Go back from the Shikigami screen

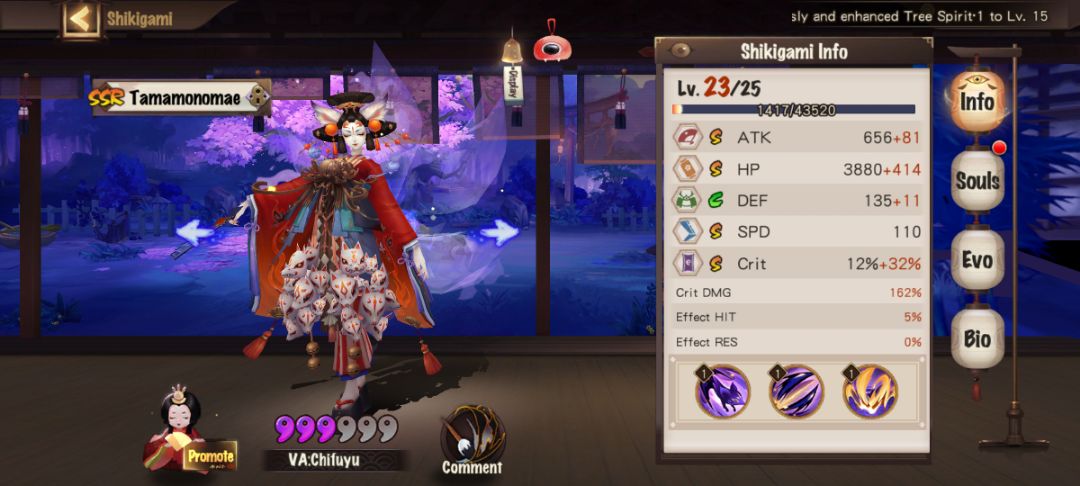click(x=82, y=18)
